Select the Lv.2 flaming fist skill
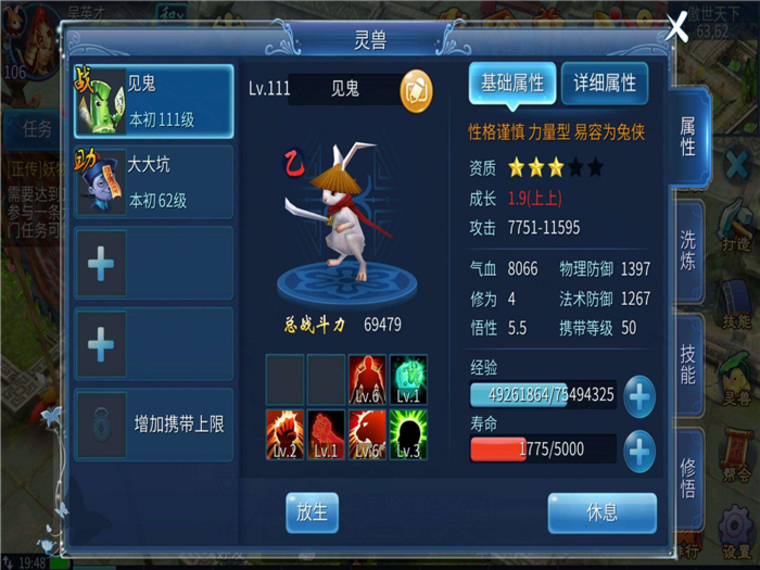 pyautogui.click(x=285, y=434)
